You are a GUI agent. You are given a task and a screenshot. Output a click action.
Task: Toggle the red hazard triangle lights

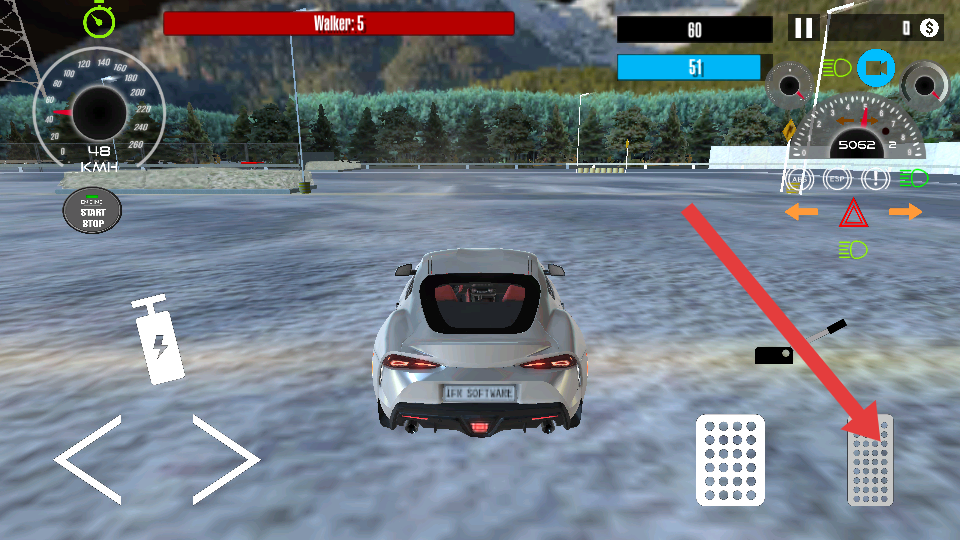point(852,212)
